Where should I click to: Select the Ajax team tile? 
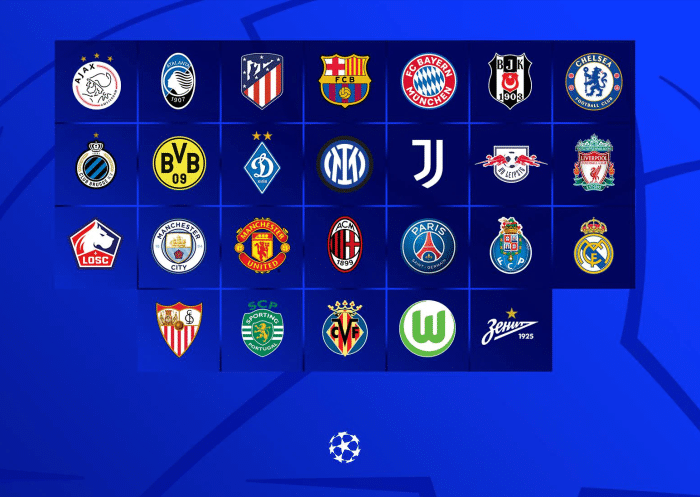click(x=96, y=82)
